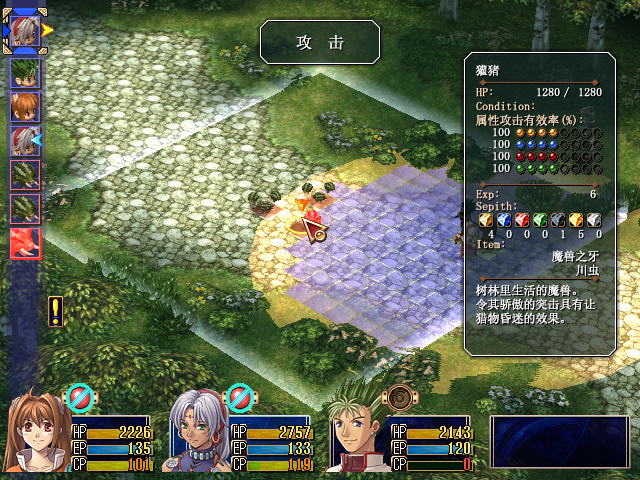Viewport: 640px width, 480px height.
Task: Choose the brown-haired girl's turn order portrait
Action: pos(25,107)
